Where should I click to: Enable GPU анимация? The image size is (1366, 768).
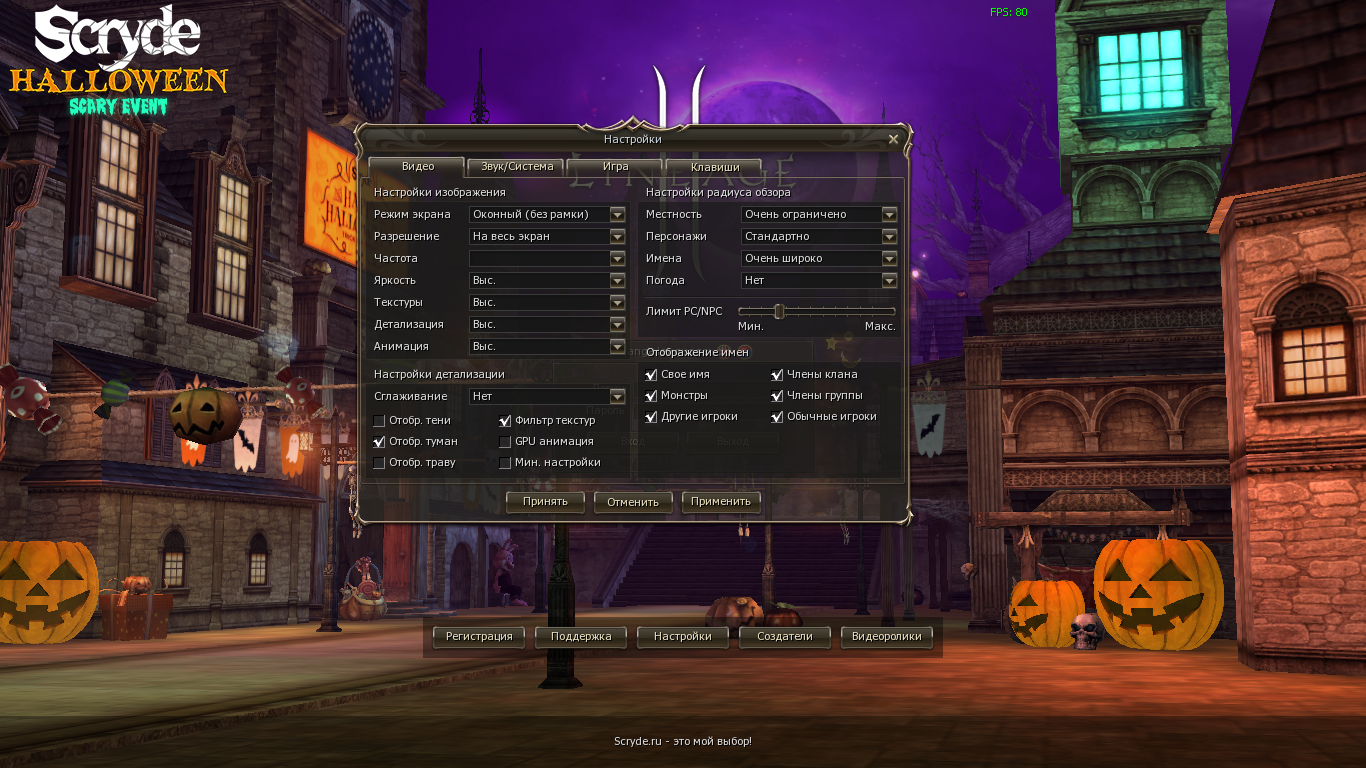[506, 441]
